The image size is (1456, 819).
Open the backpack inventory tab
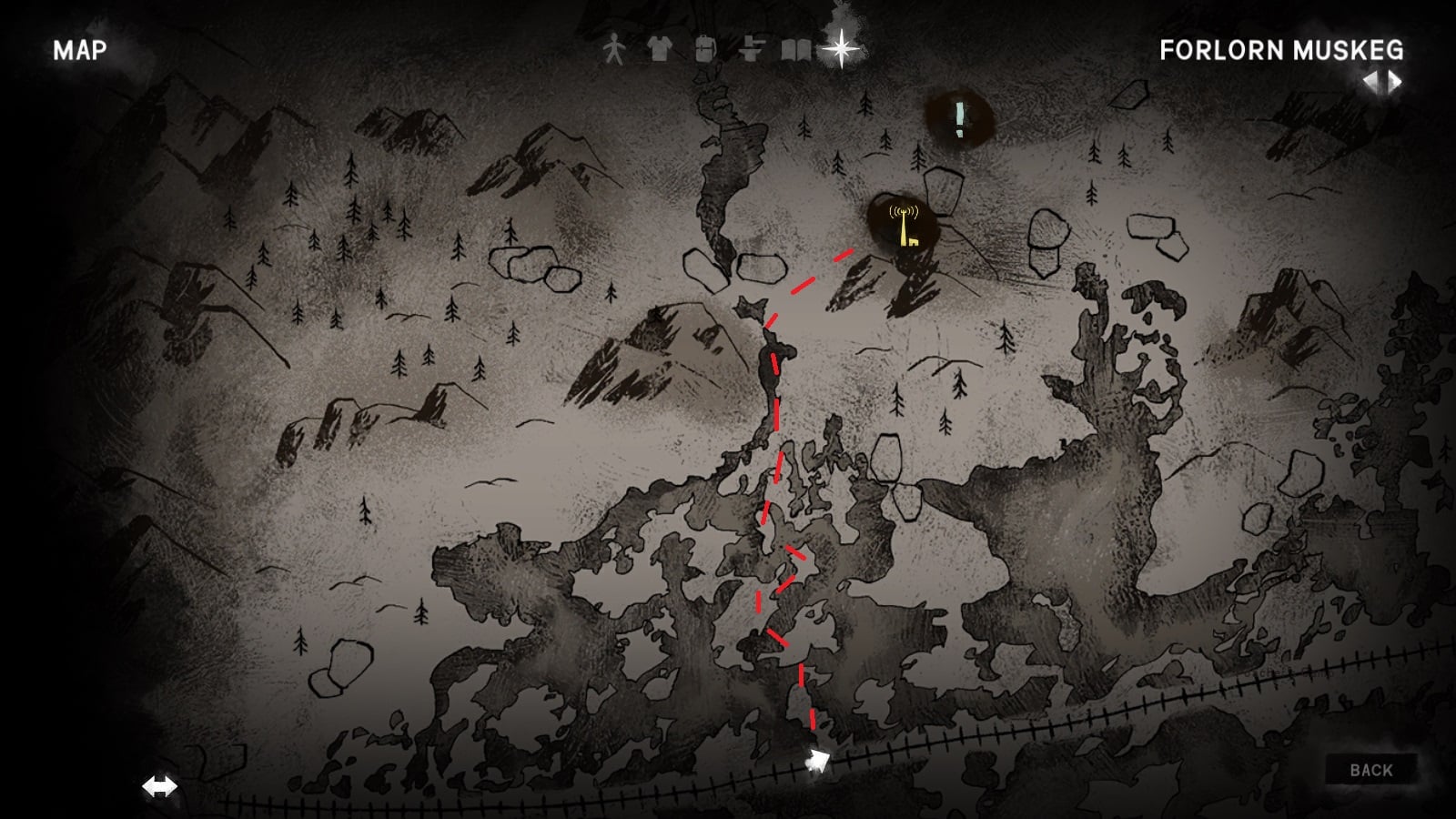coord(705,48)
